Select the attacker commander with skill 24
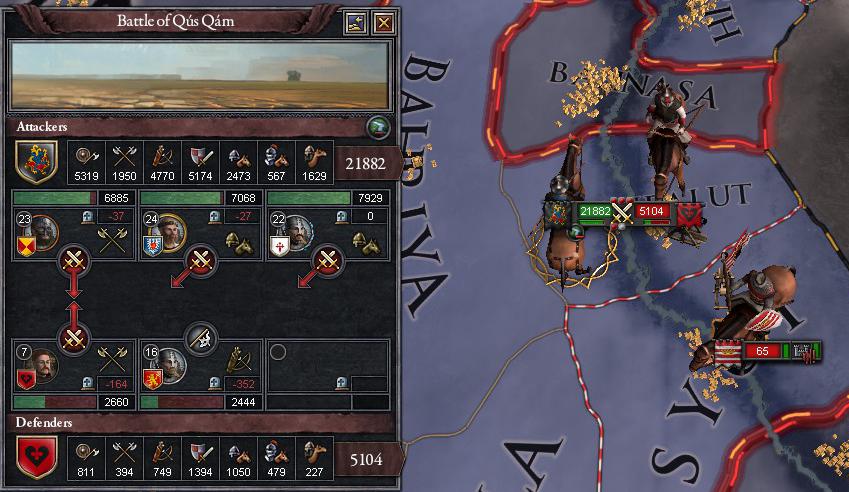 (x=169, y=231)
